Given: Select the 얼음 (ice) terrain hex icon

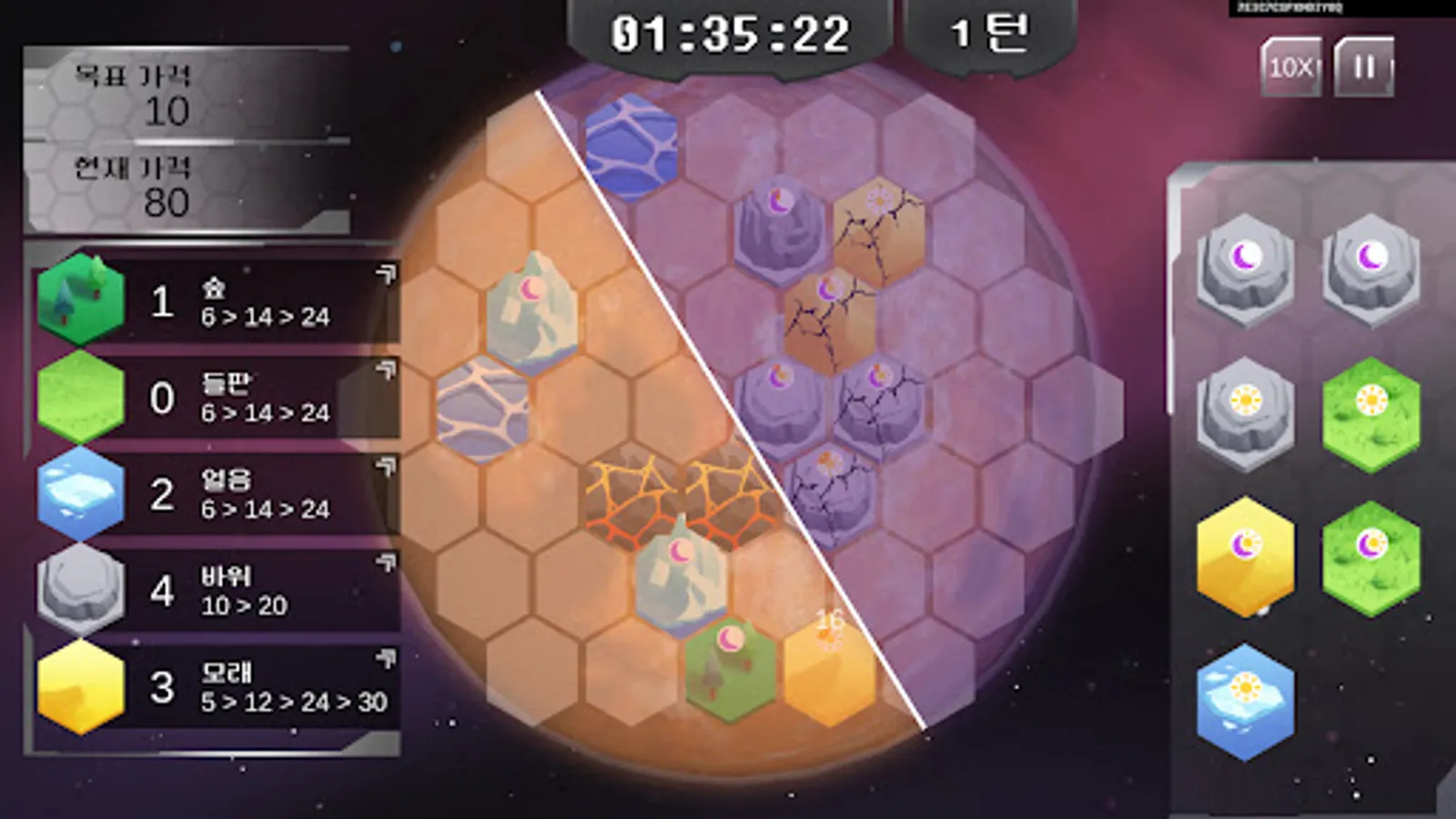Looking at the screenshot, I should point(80,491).
